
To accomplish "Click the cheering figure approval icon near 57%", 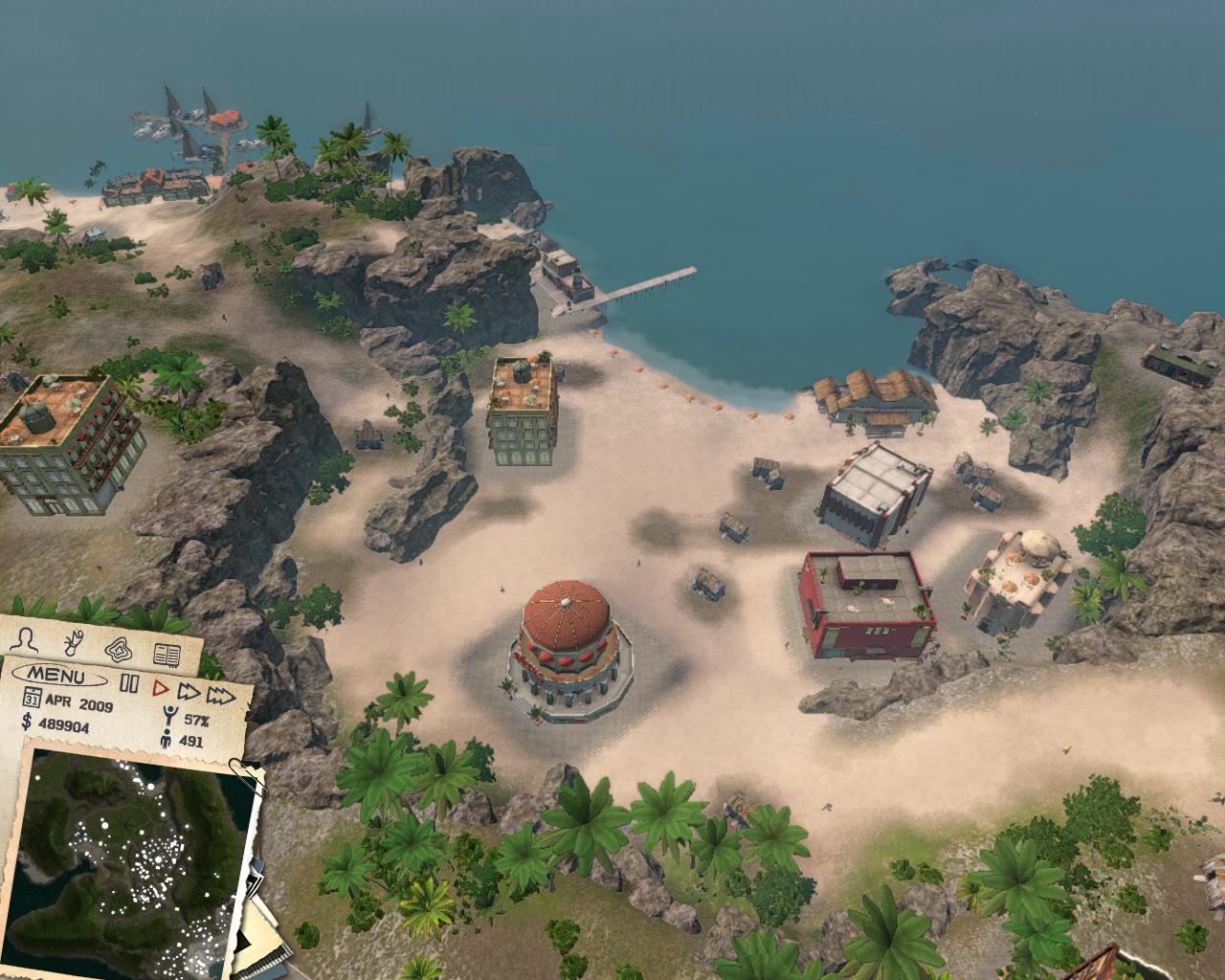I will [x=169, y=716].
